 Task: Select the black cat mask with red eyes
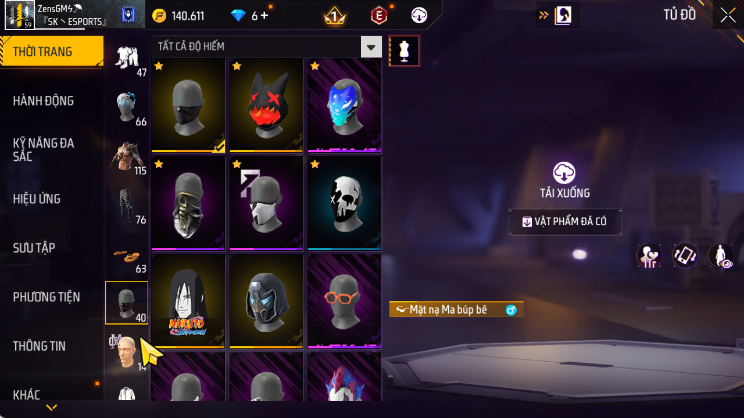[x=267, y=103]
